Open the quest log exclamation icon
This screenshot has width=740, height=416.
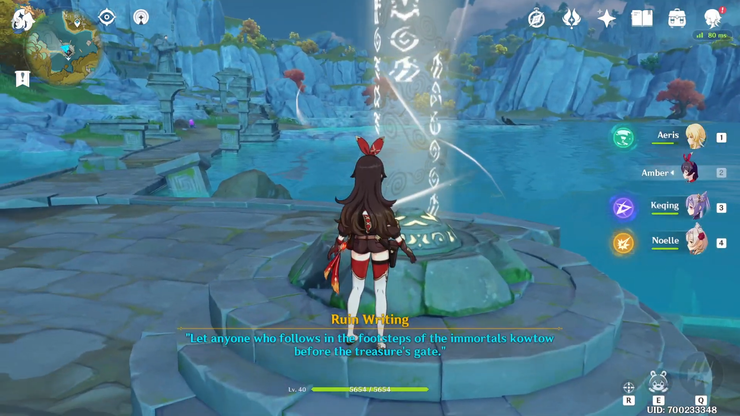22,78
